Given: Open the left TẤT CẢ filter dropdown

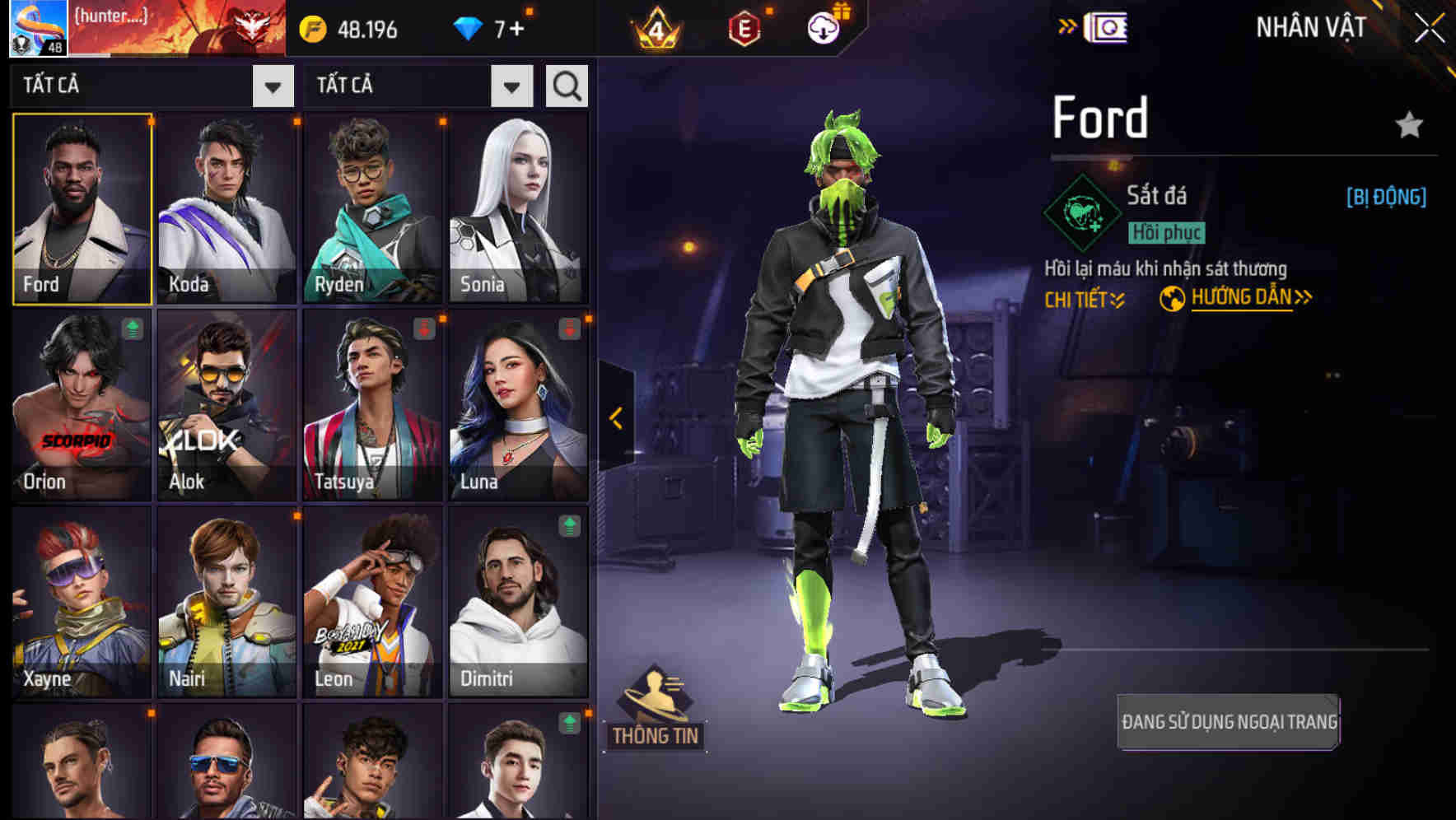Looking at the screenshot, I should [272, 85].
